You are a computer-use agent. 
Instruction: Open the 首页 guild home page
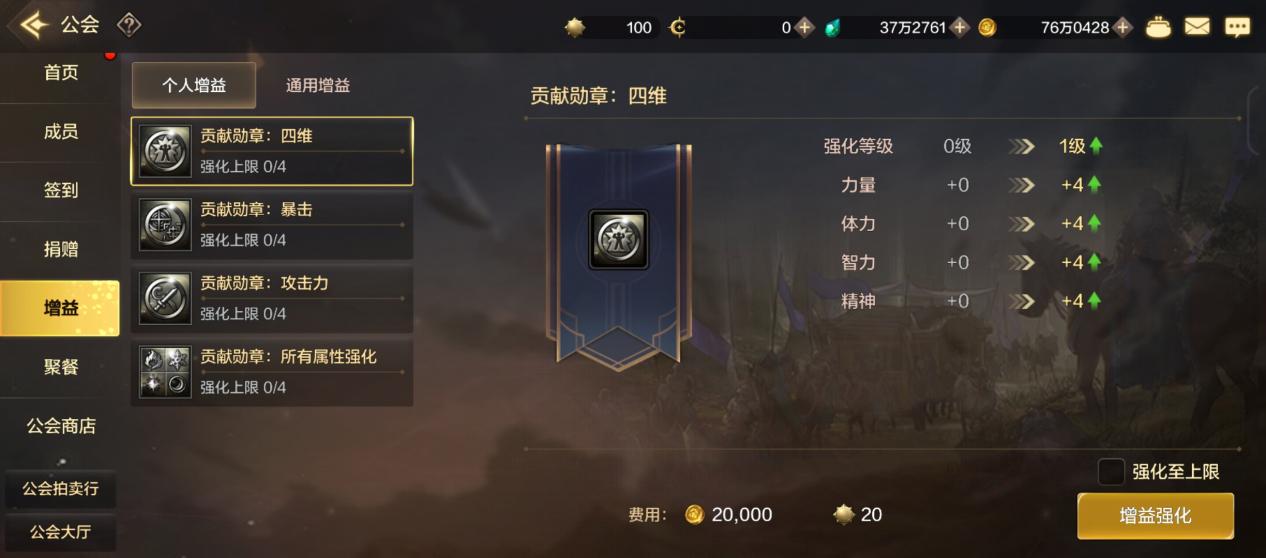[x=60, y=73]
